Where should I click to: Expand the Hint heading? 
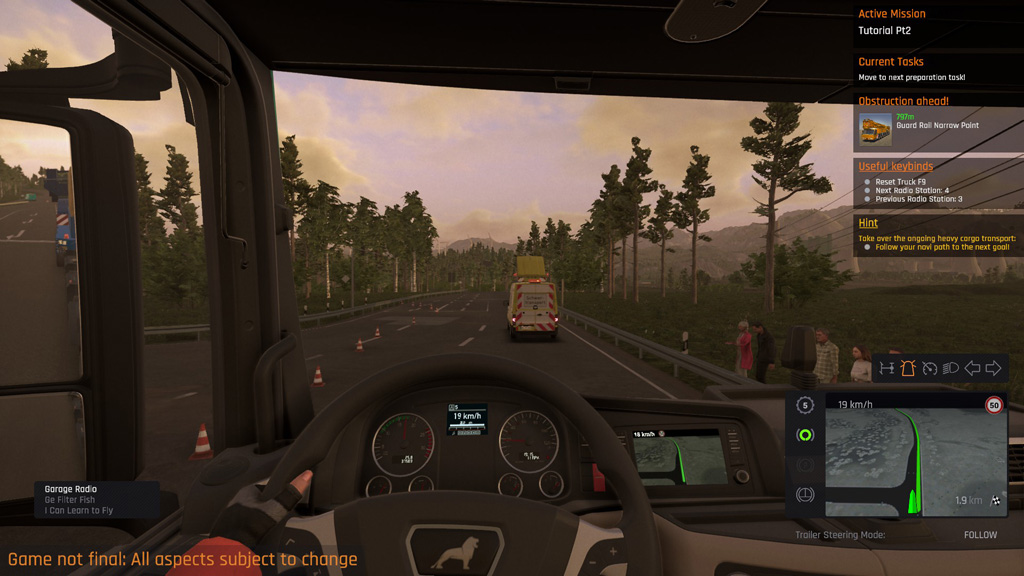point(868,223)
